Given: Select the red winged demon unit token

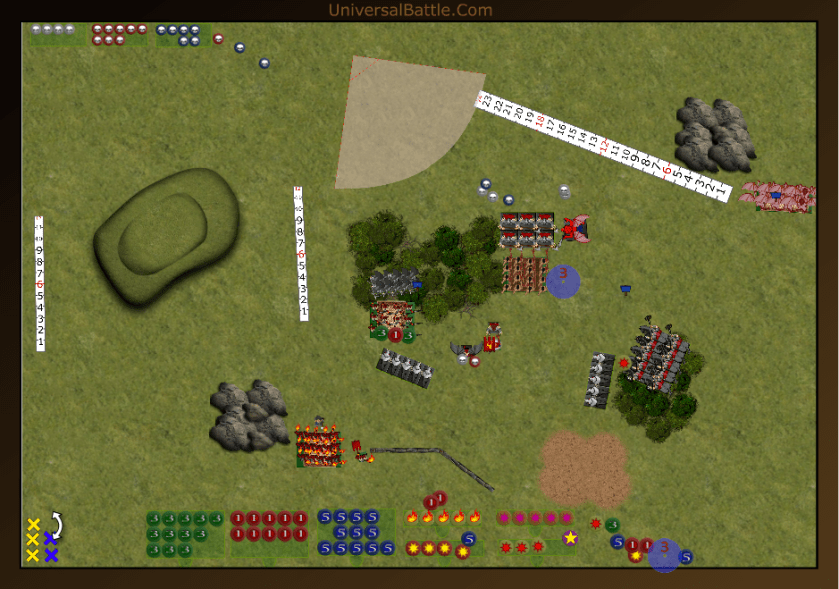Looking at the screenshot, I should pos(574,228).
